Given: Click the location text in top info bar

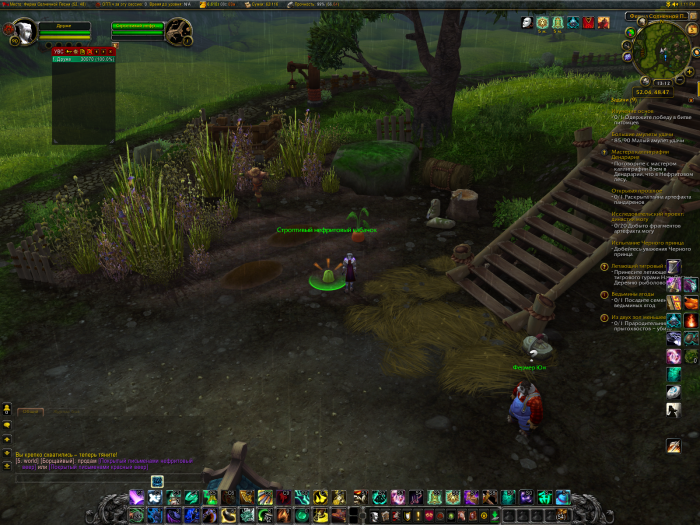Looking at the screenshot, I should (x=48, y=4).
